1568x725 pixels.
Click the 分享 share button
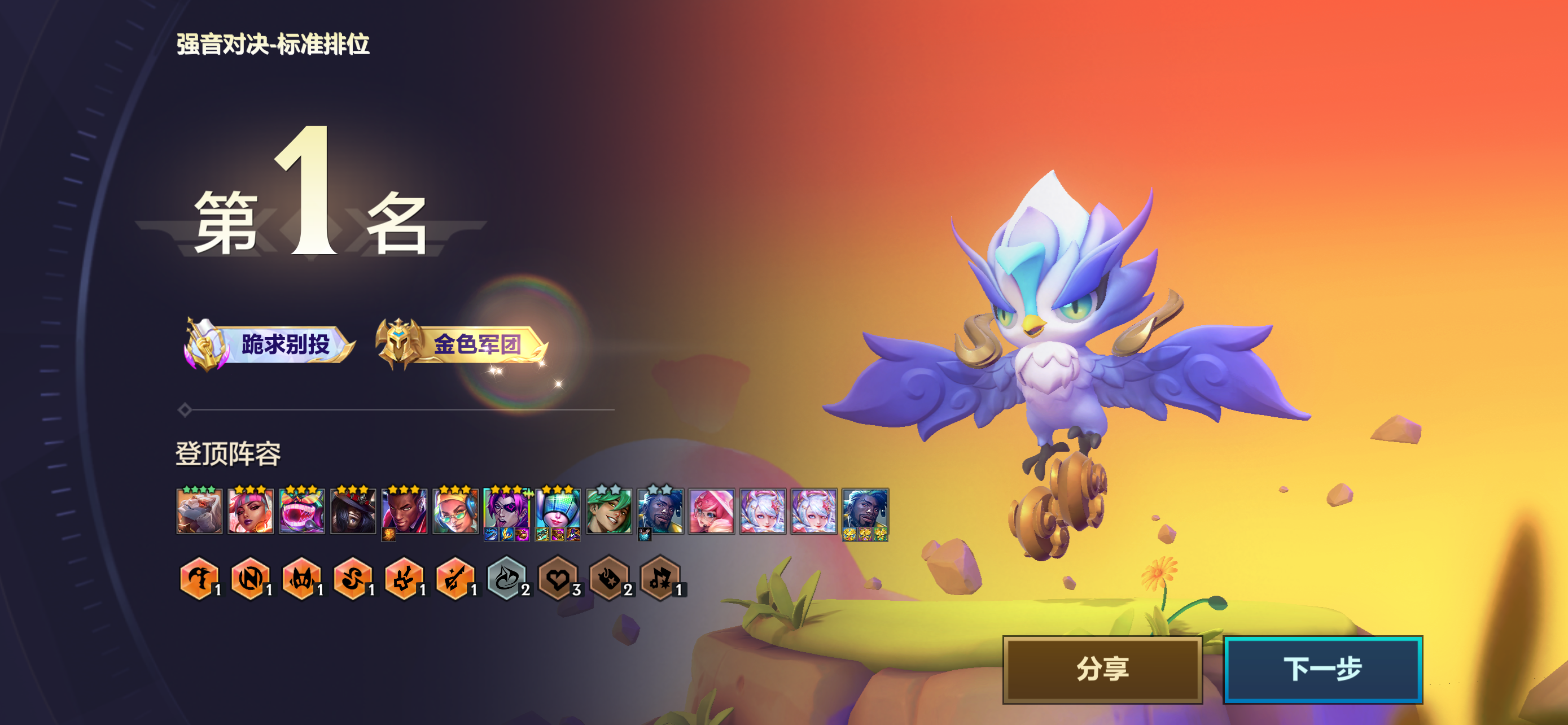[1102, 669]
